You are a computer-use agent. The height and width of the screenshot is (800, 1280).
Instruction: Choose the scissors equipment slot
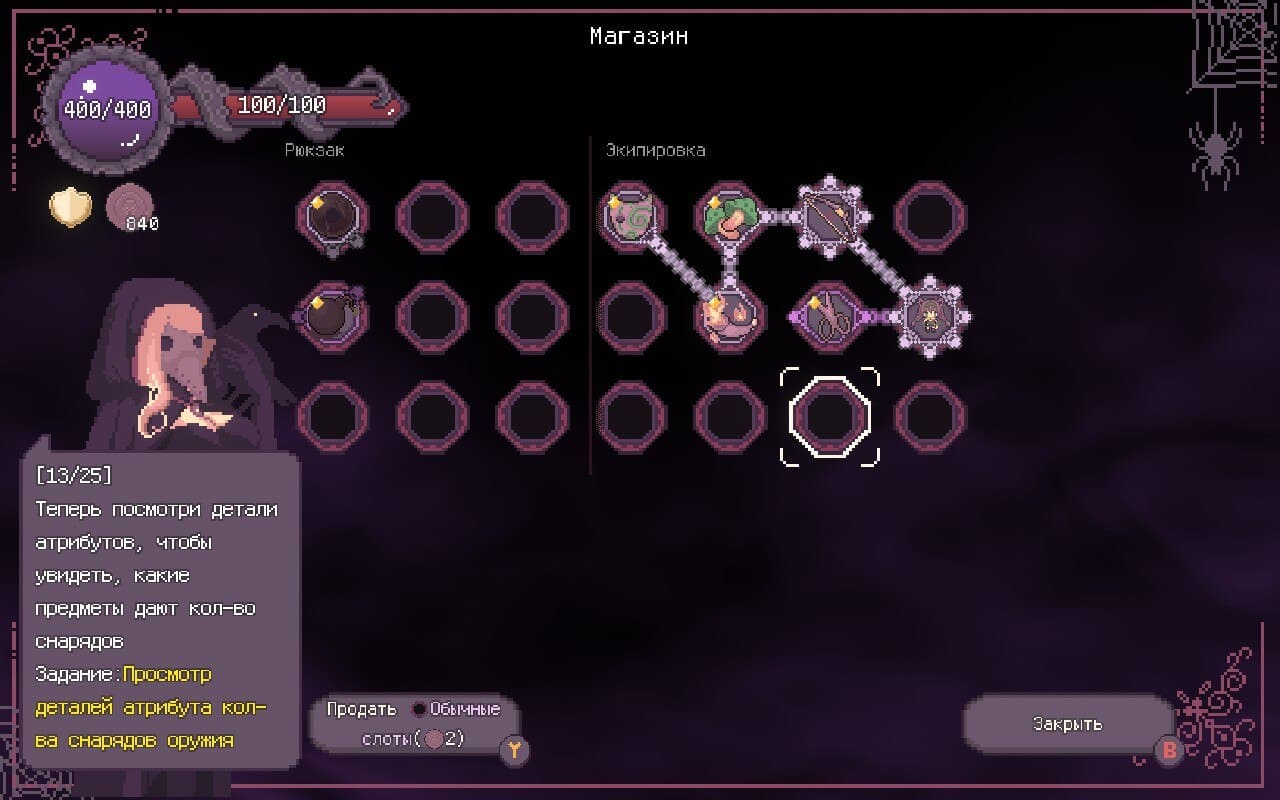point(830,317)
